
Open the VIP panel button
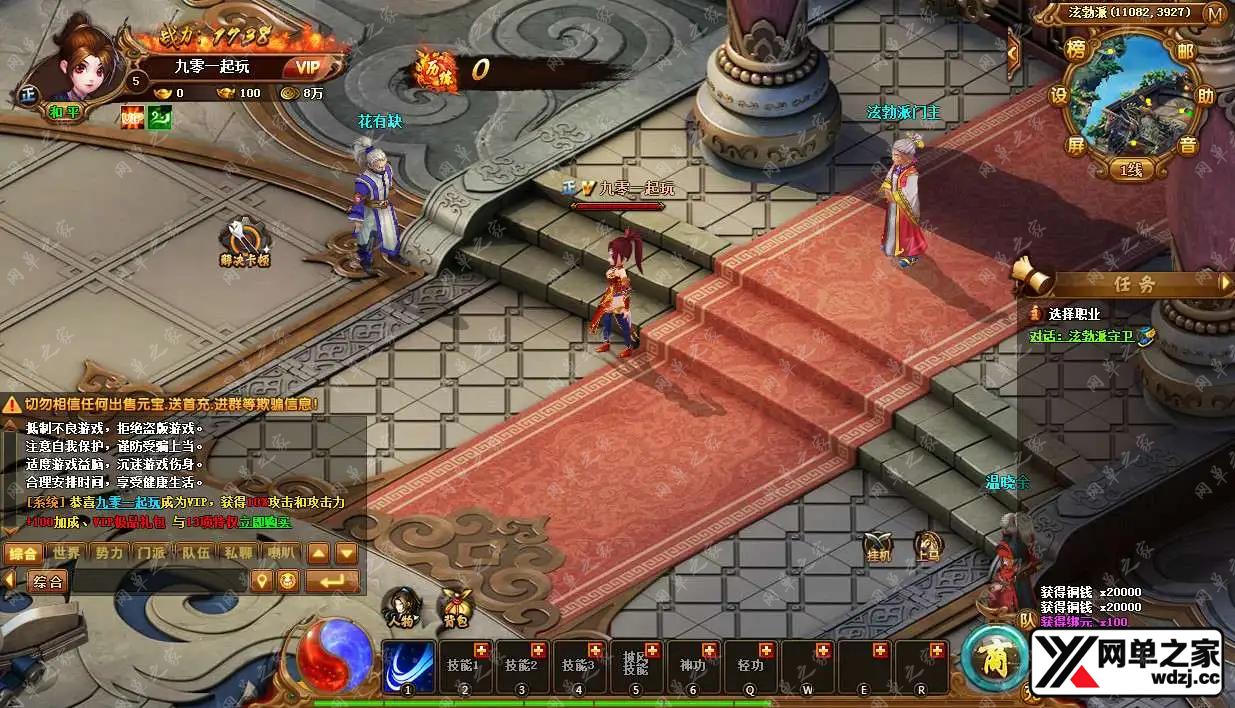tap(306, 68)
